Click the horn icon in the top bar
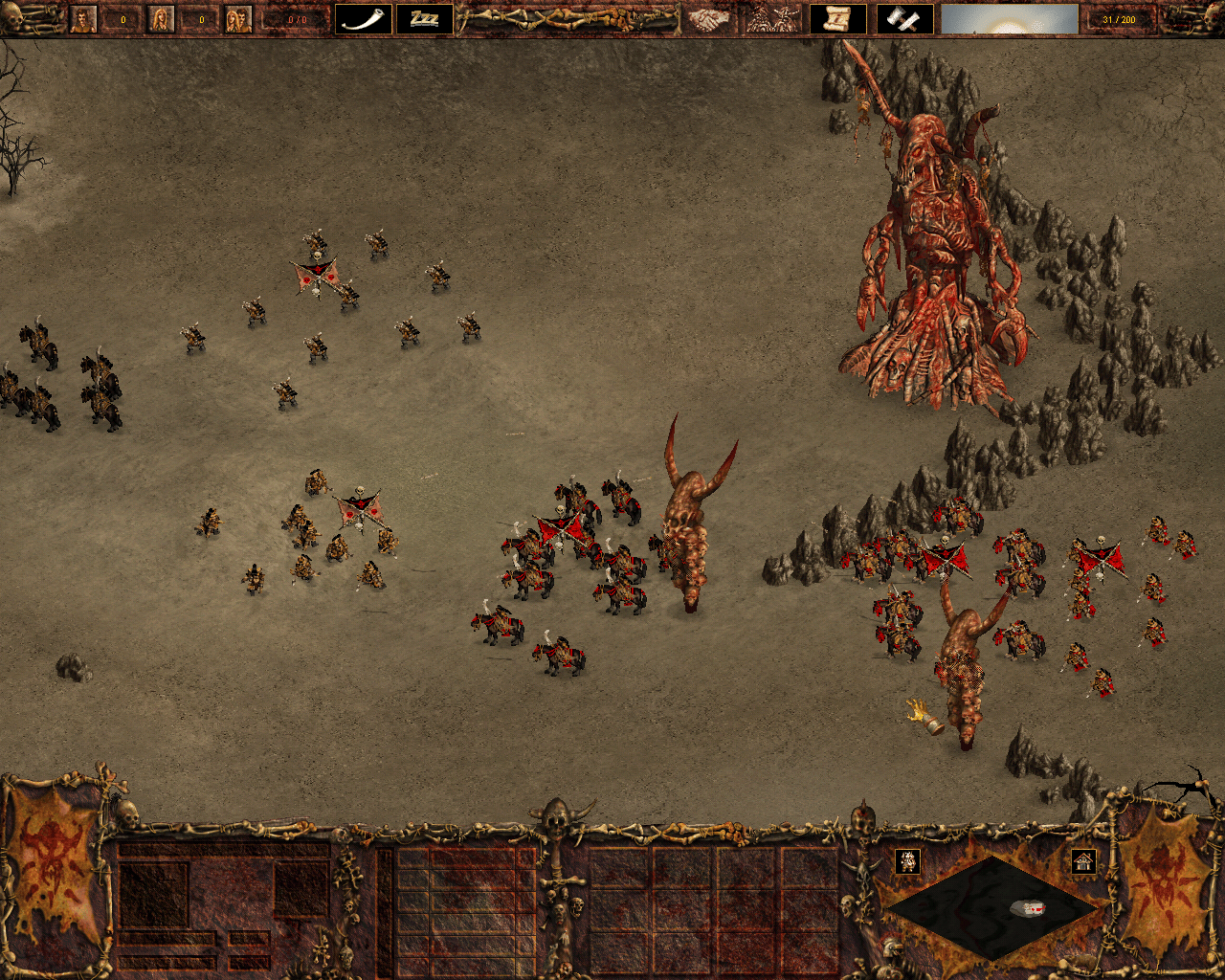Viewport: 1225px width, 980px height. click(x=364, y=19)
